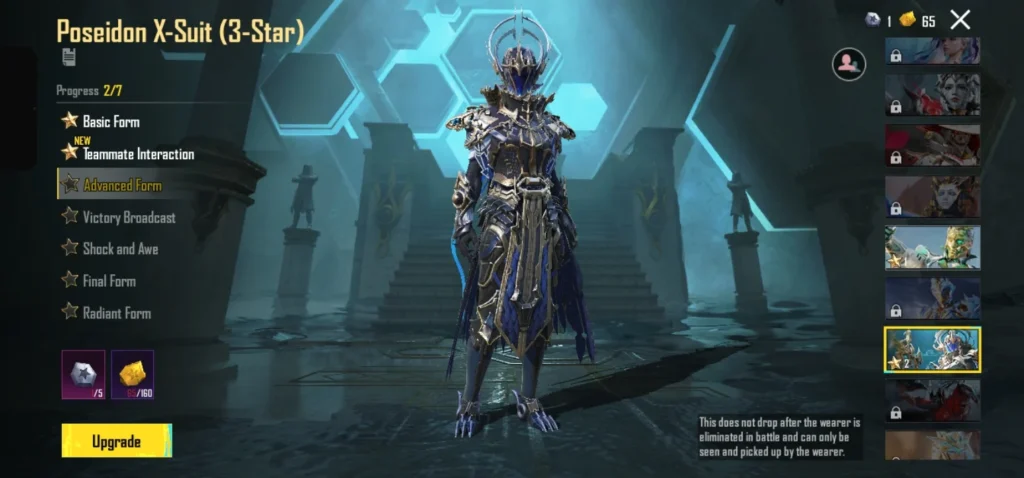1024x478 pixels.
Task: Upgrade the Poseidon X-Suit
Action: 116,441
